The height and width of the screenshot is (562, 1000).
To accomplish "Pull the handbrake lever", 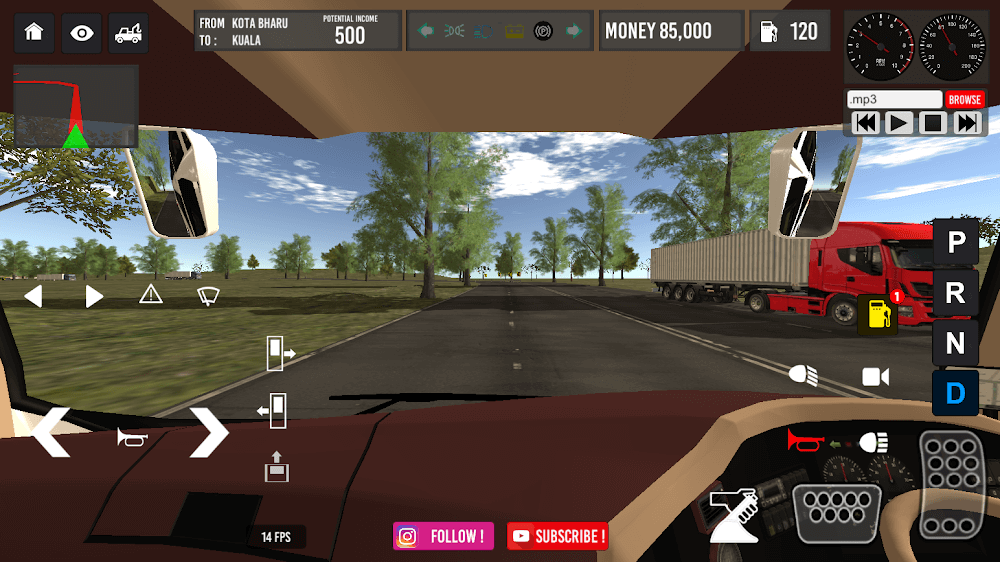I will (734, 513).
